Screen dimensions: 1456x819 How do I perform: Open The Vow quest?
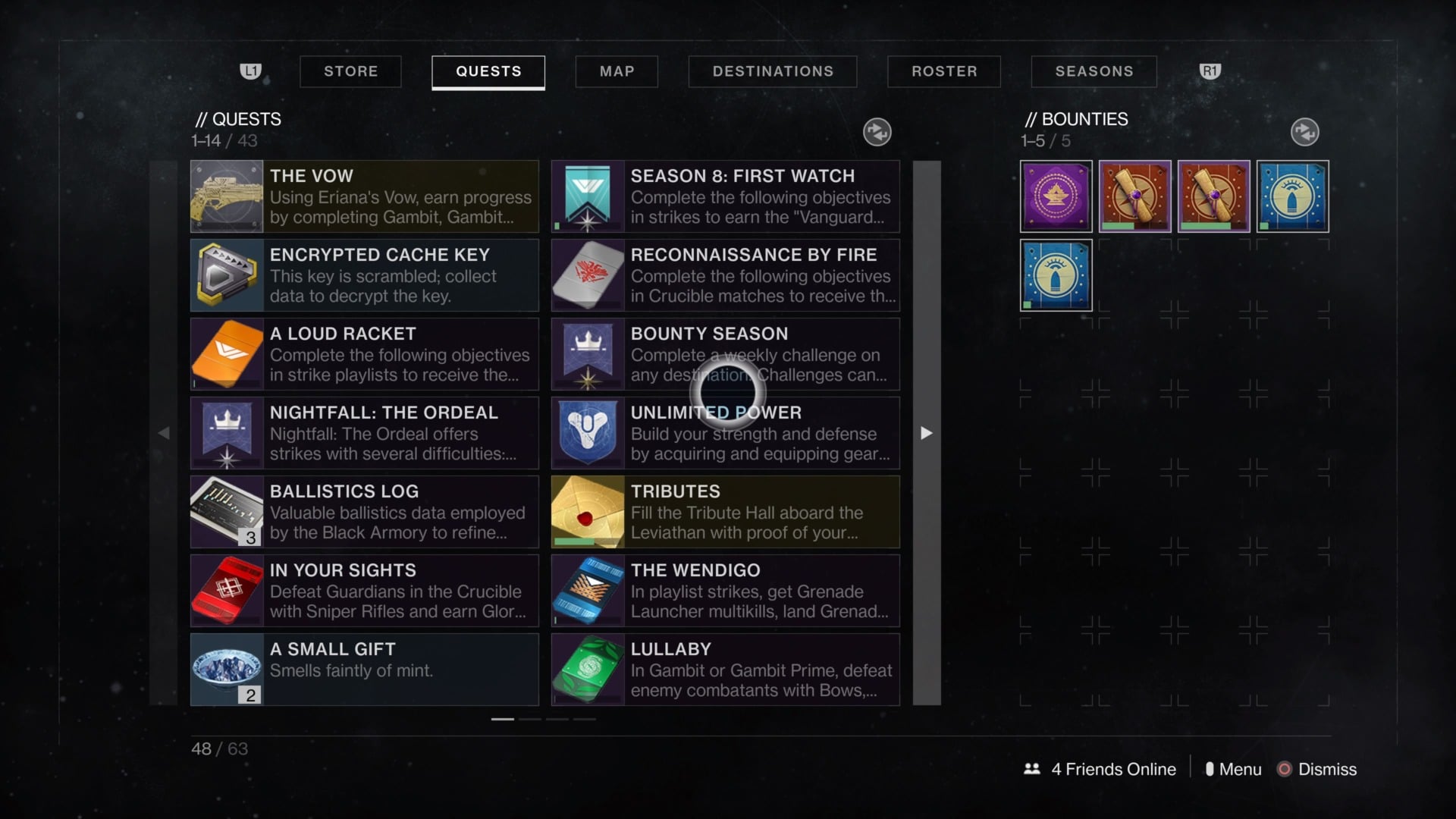[365, 196]
